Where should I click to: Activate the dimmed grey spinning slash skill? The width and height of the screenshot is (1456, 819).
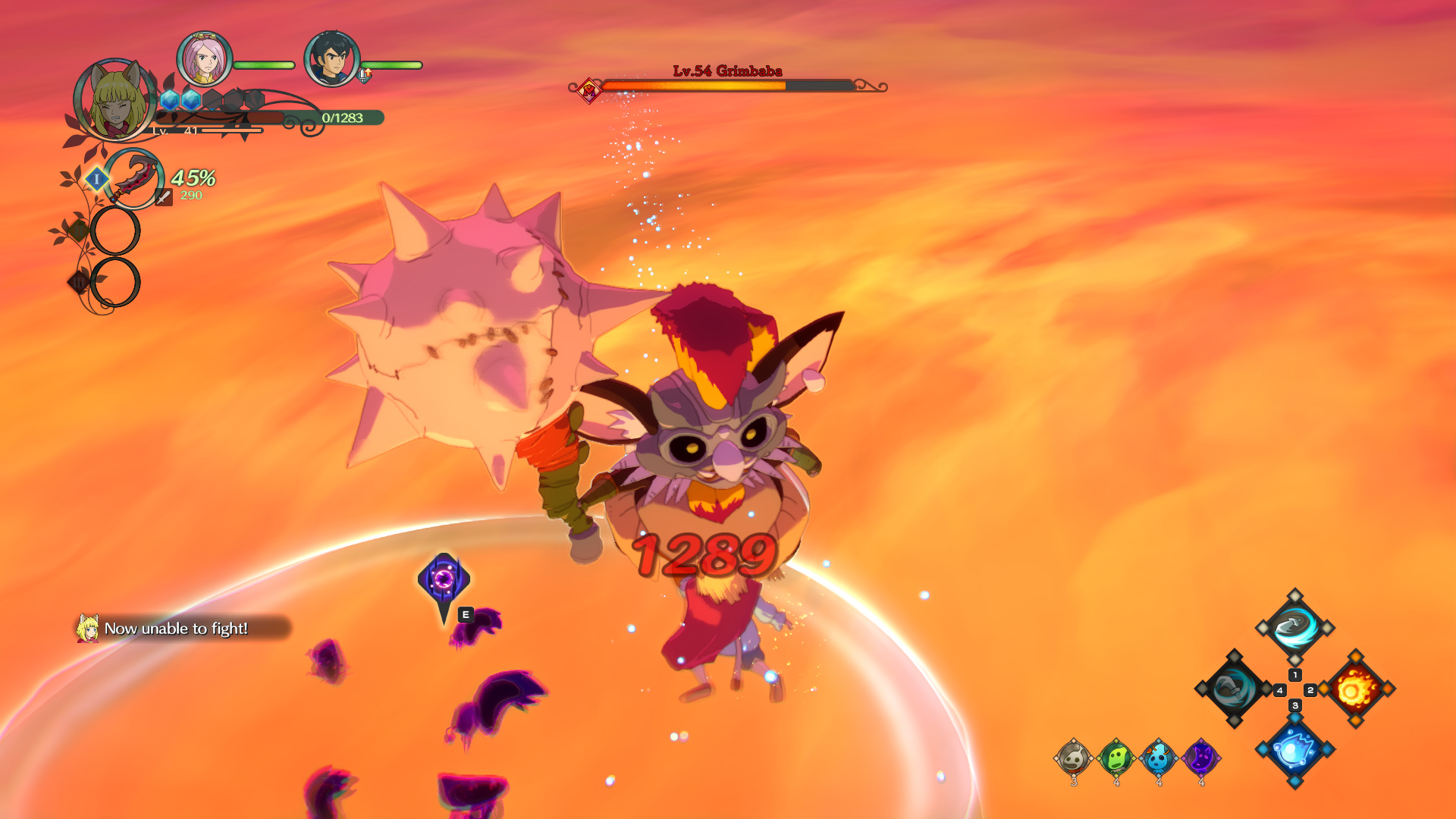pyautogui.click(x=1233, y=689)
